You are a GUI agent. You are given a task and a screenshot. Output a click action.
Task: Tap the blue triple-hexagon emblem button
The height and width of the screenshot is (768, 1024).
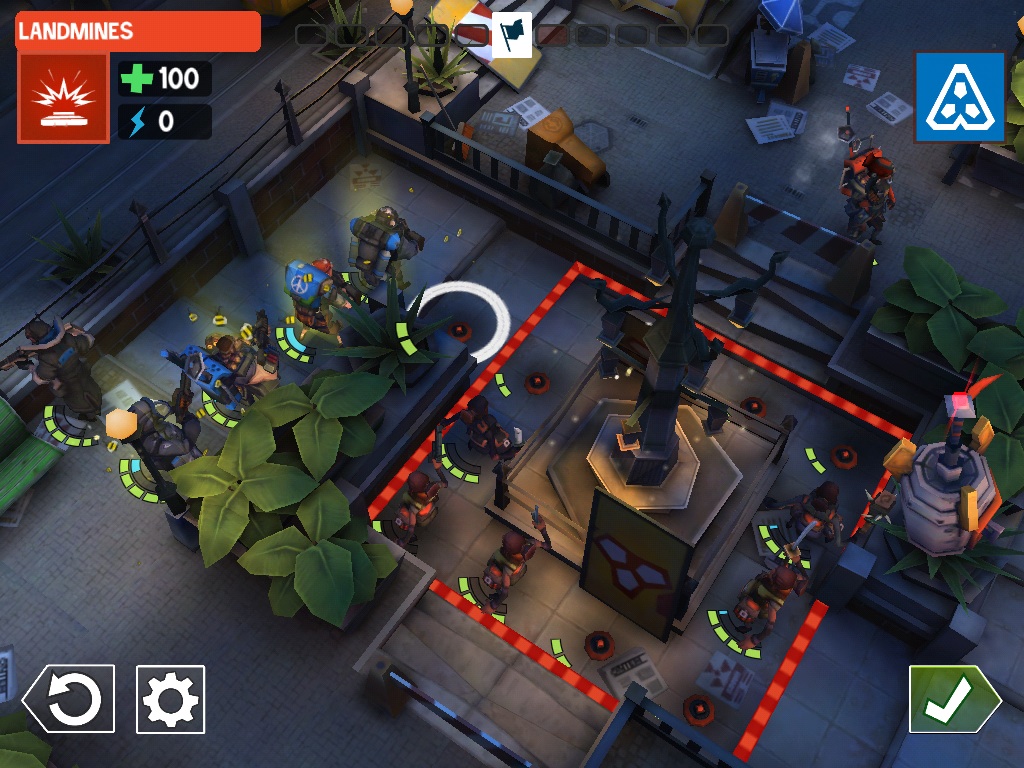click(959, 97)
